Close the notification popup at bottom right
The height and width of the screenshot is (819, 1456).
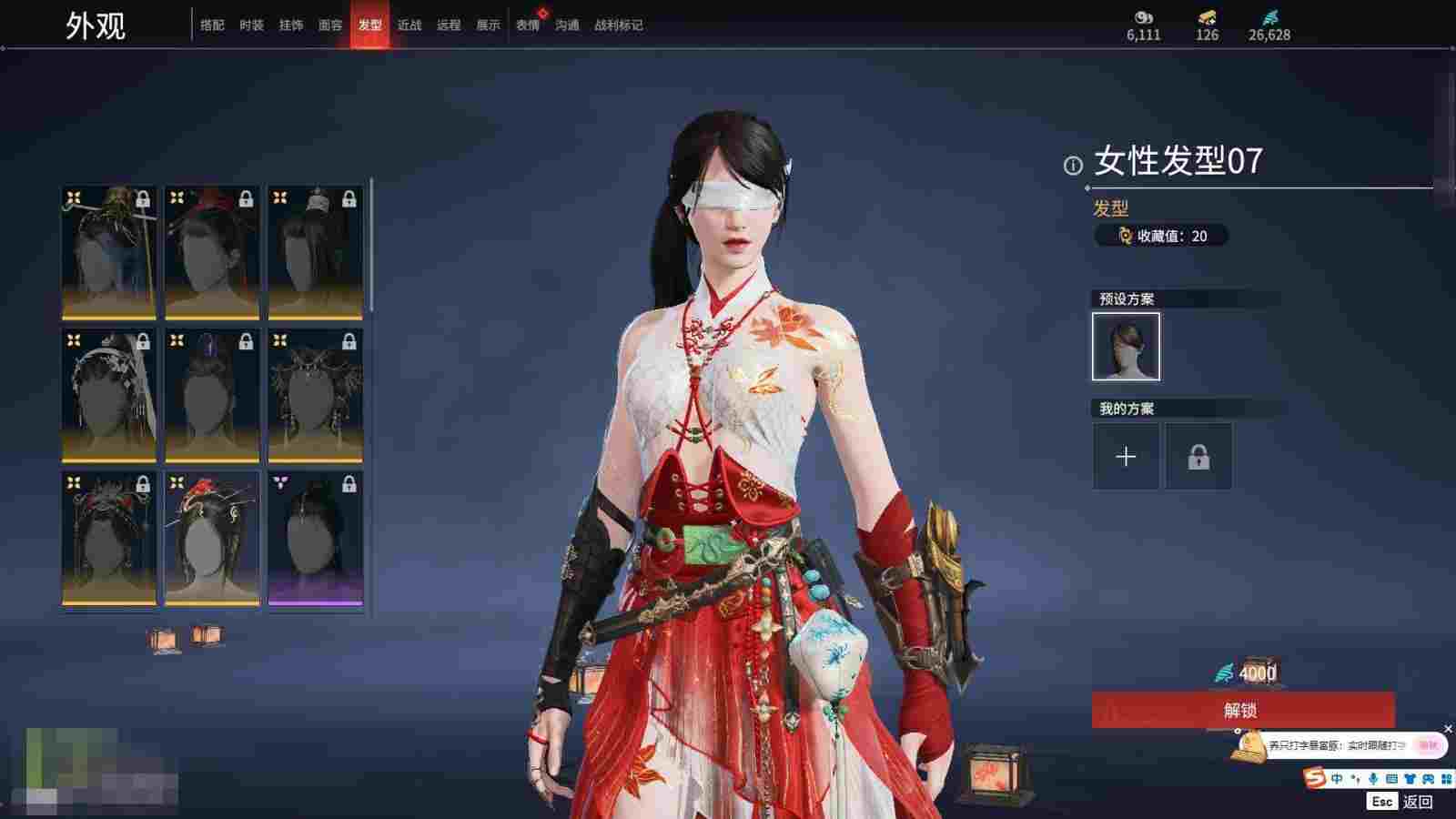point(1448,729)
